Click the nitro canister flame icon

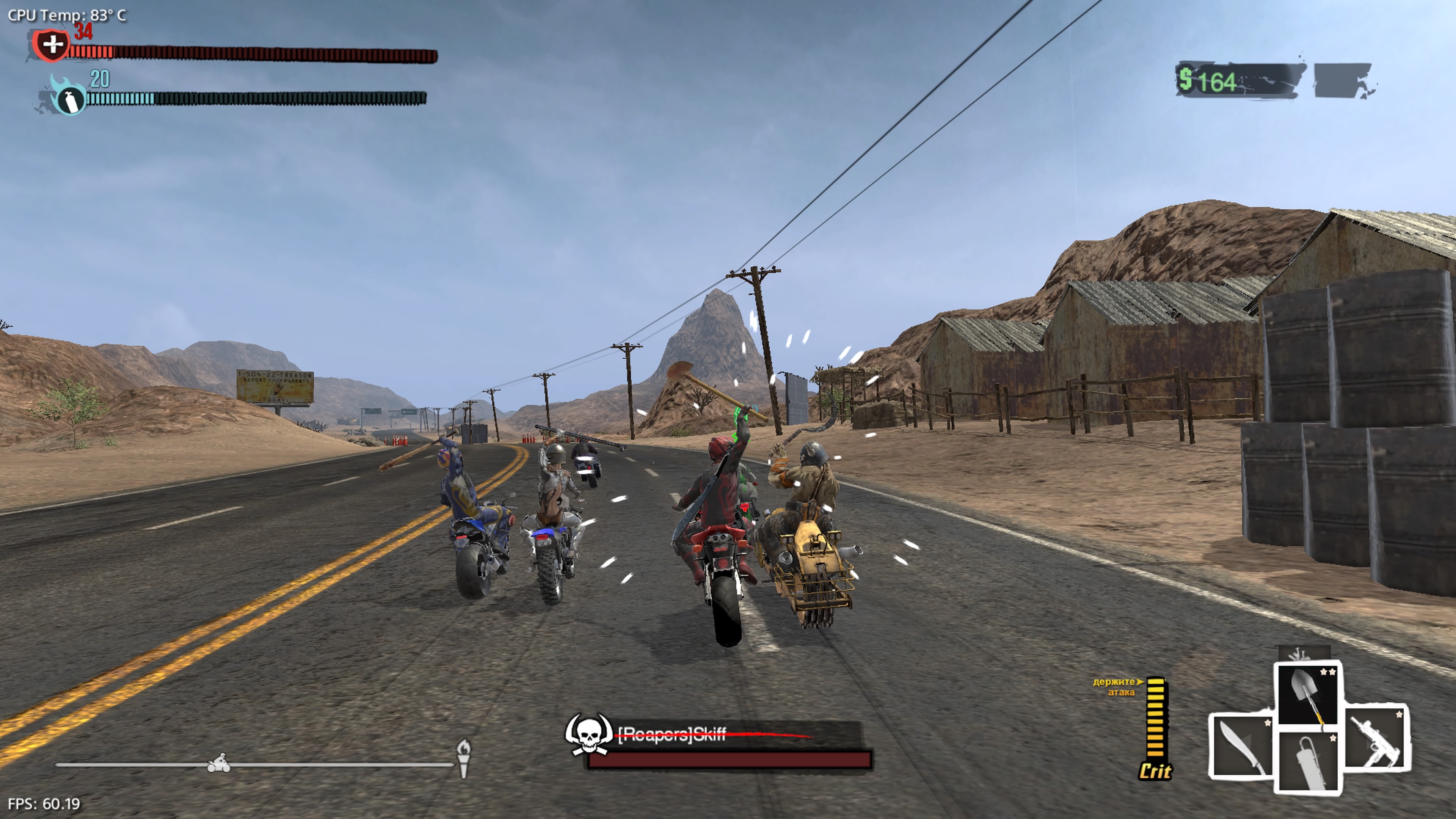69,97
